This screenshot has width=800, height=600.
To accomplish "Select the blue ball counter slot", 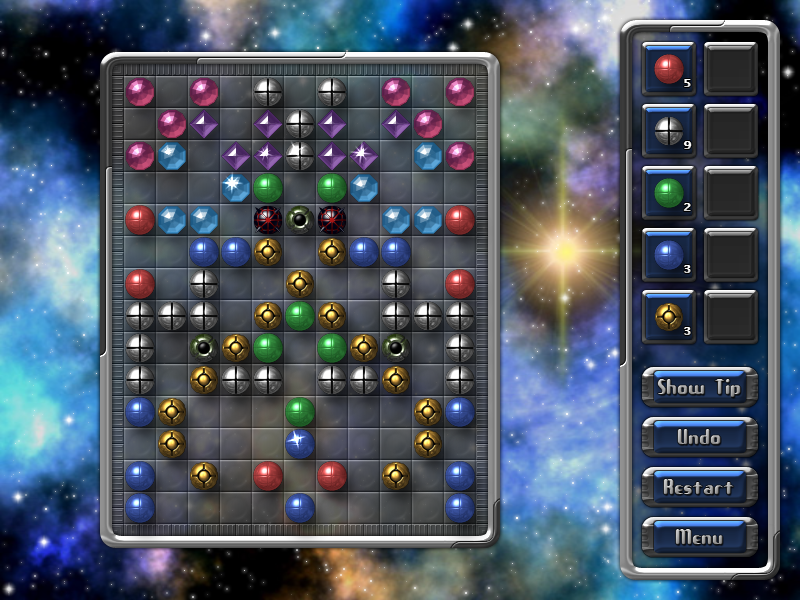I will (668, 254).
